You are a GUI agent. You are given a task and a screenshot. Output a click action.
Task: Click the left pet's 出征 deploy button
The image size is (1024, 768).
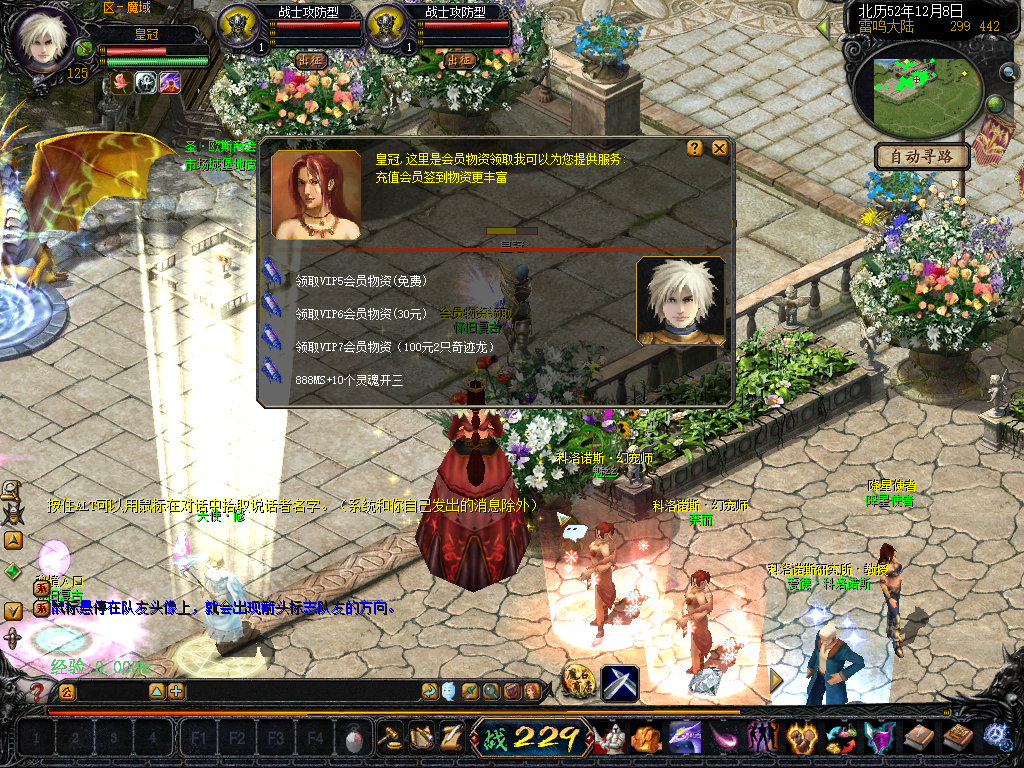311,60
